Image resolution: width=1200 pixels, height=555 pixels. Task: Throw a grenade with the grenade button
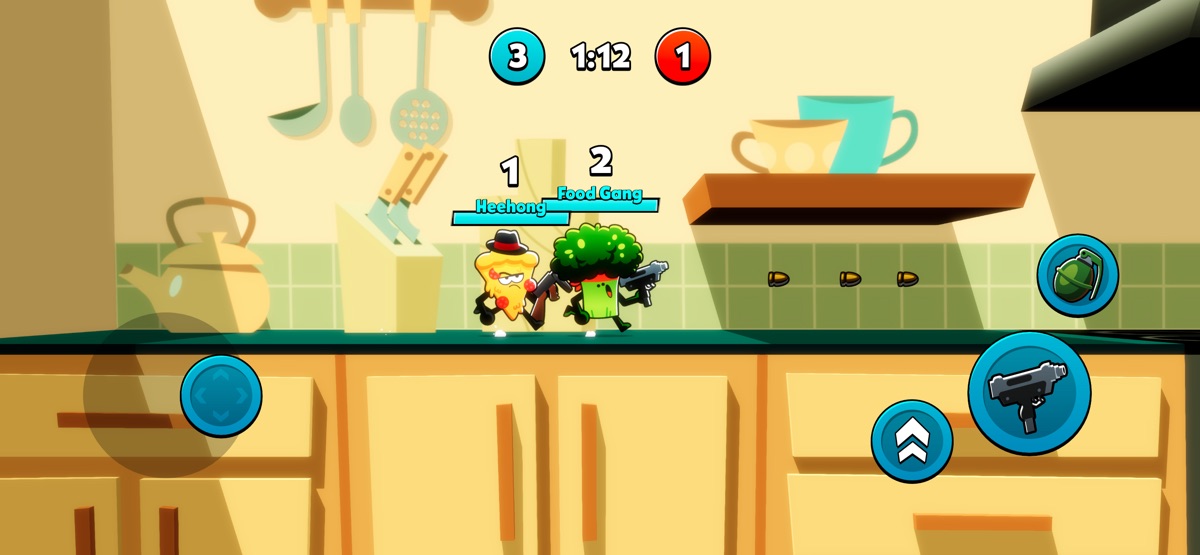[x=1077, y=275]
